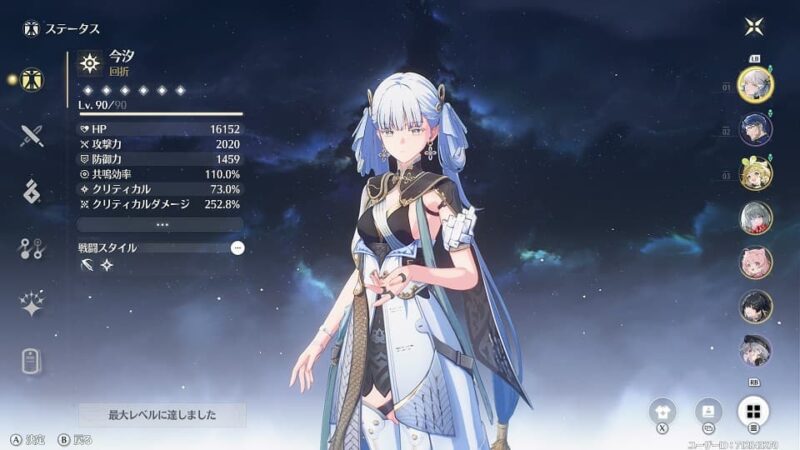Click the 今汐 element icon beside the name
The image size is (800, 450).
[x=91, y=63]
